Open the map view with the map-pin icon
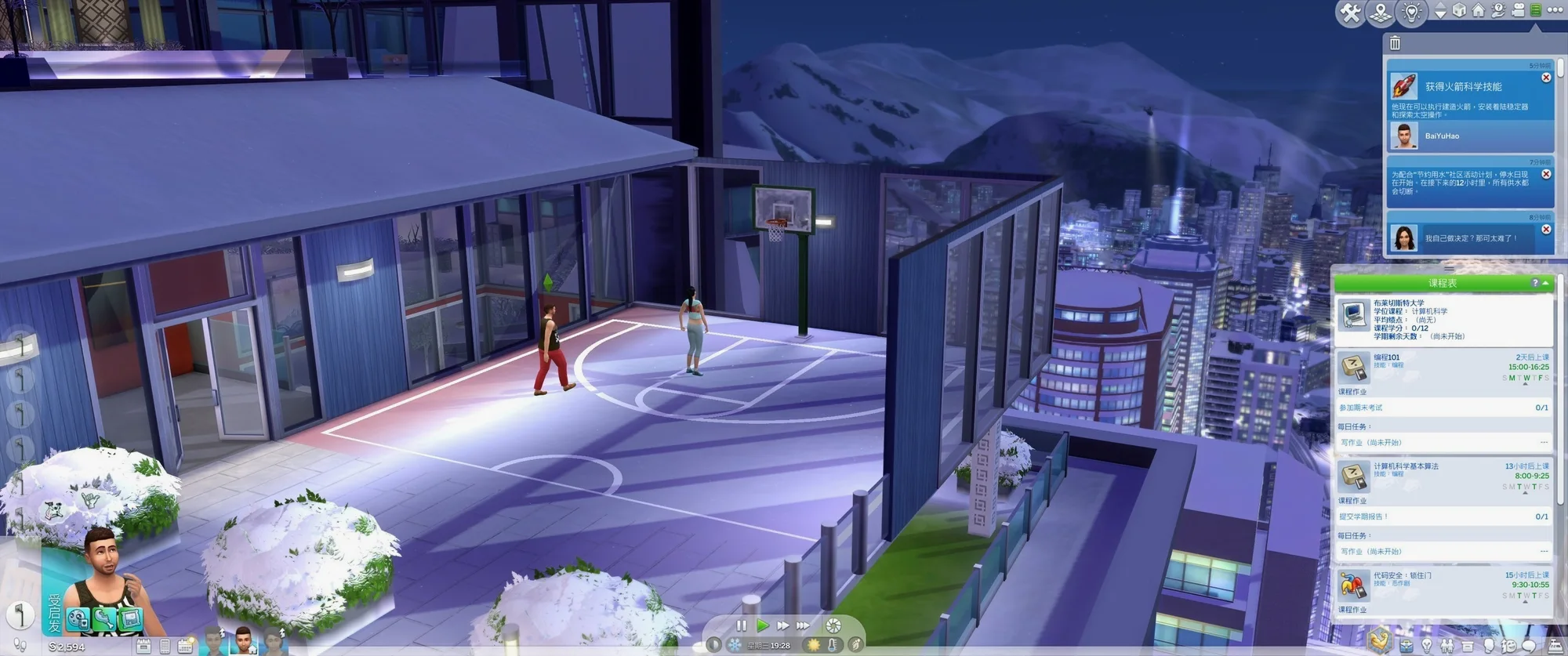 (x=1381, y=12)
